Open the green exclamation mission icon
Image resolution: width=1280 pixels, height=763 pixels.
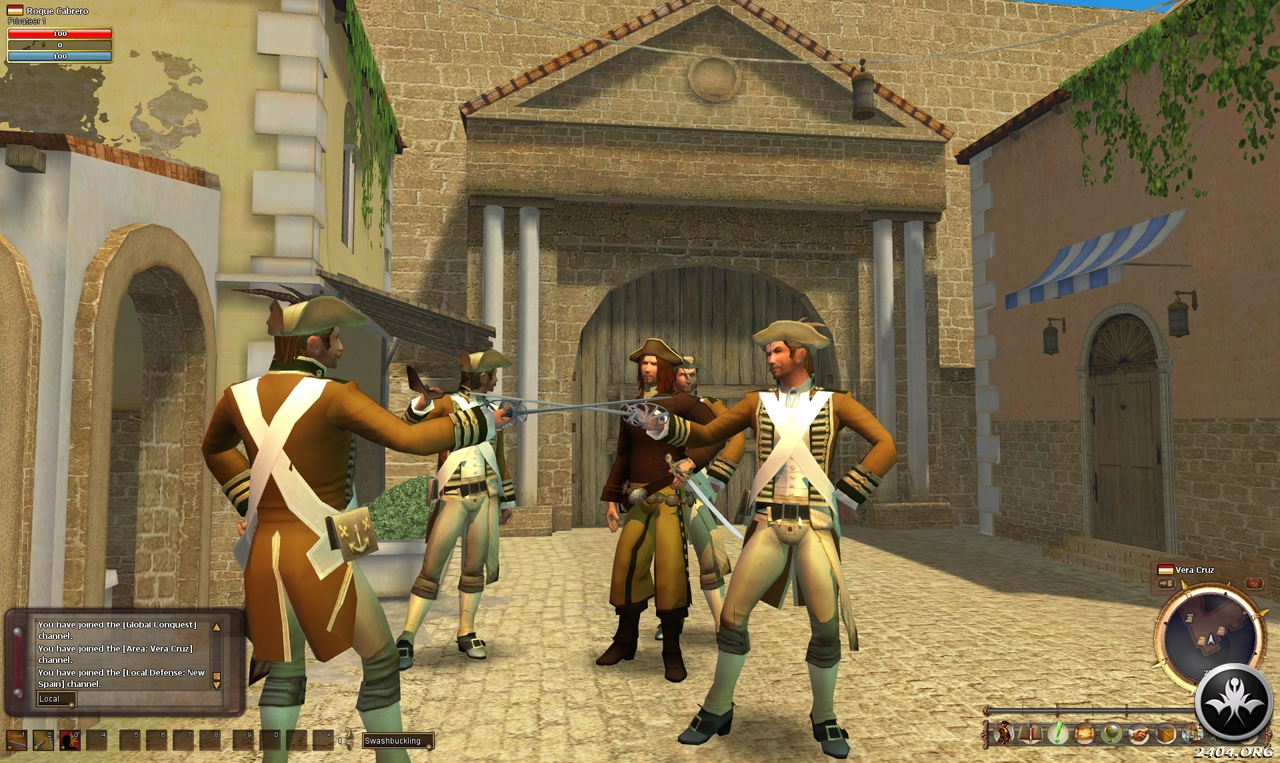tap(1058, 734)
